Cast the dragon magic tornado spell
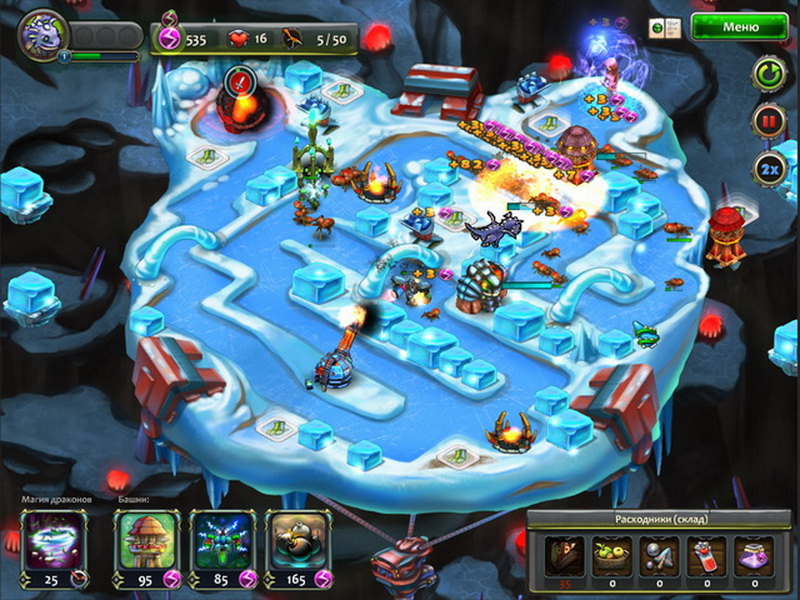 54,541
